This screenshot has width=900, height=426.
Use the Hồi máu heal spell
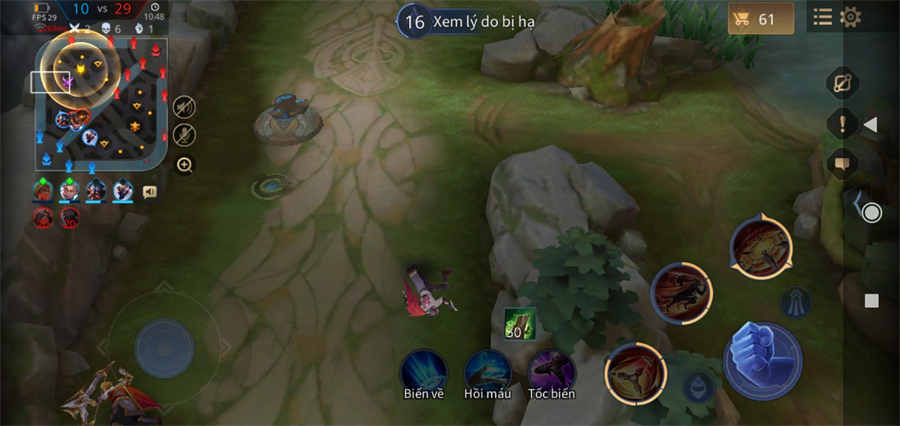[487, 371]
